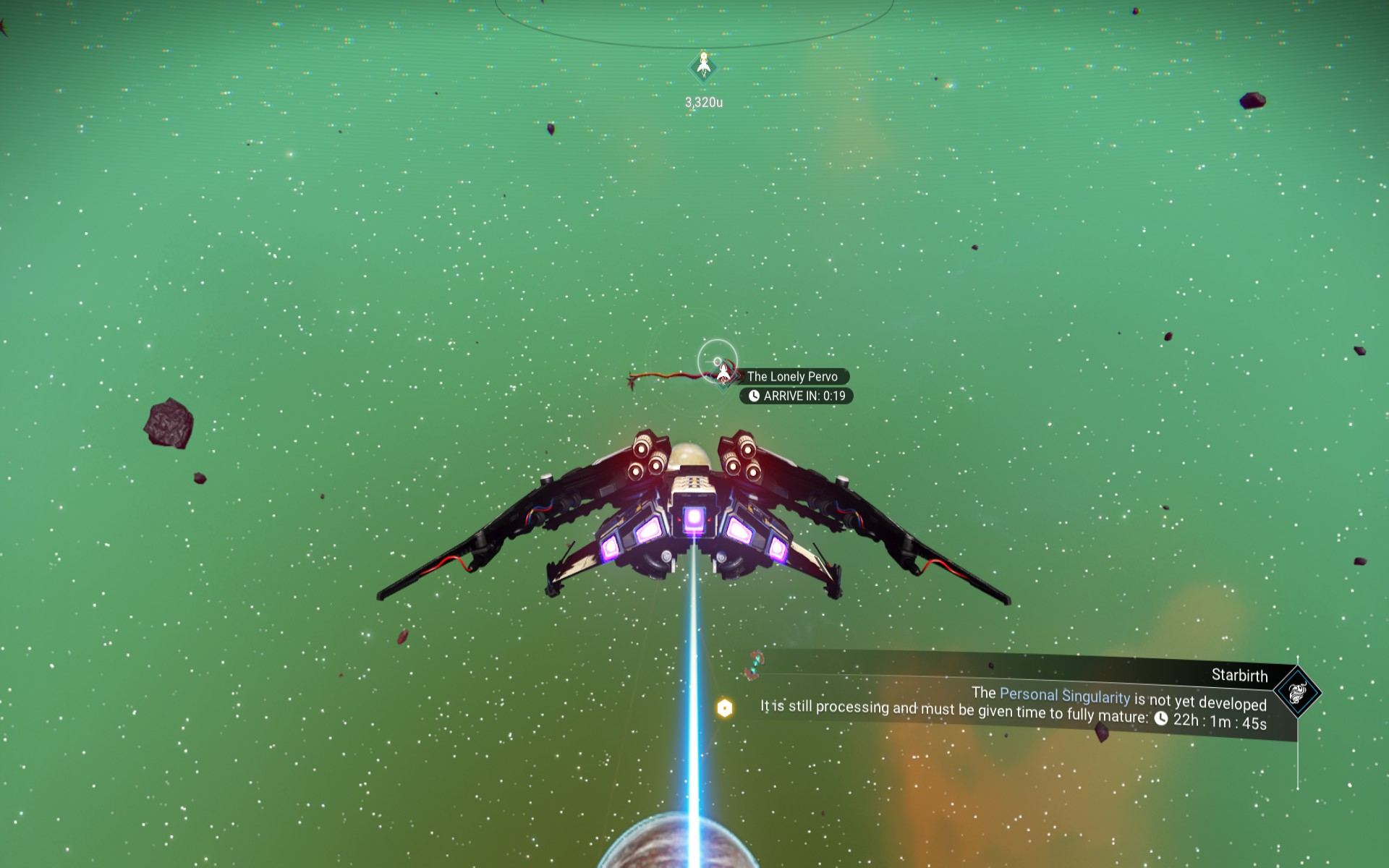Click the yellow hexagon waypoint marker
Viewport: 1389px width, 868px height.
(725, 708)
